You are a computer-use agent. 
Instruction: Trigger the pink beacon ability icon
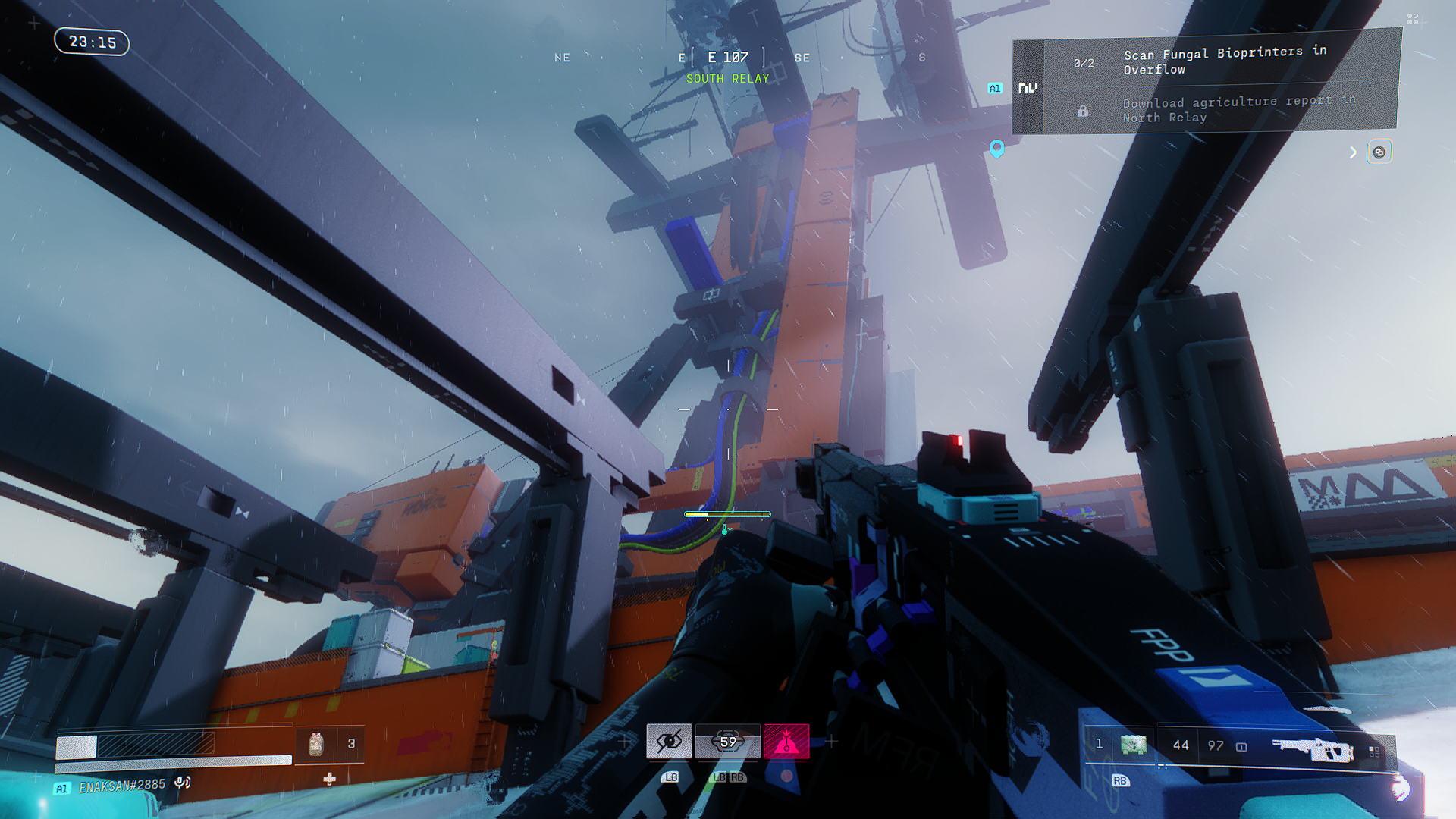pos(786,742)
